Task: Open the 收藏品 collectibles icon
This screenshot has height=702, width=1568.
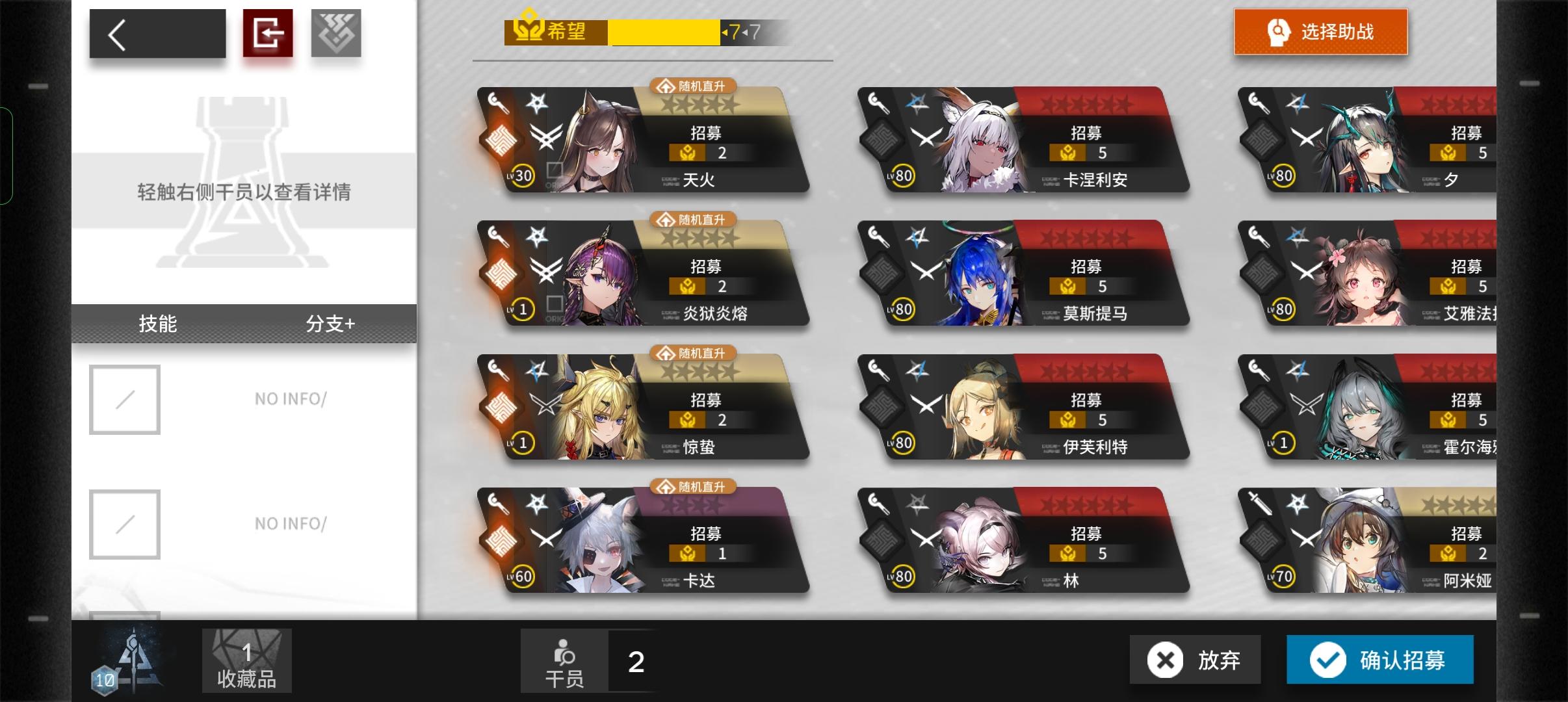Action: tap(246, 660)
